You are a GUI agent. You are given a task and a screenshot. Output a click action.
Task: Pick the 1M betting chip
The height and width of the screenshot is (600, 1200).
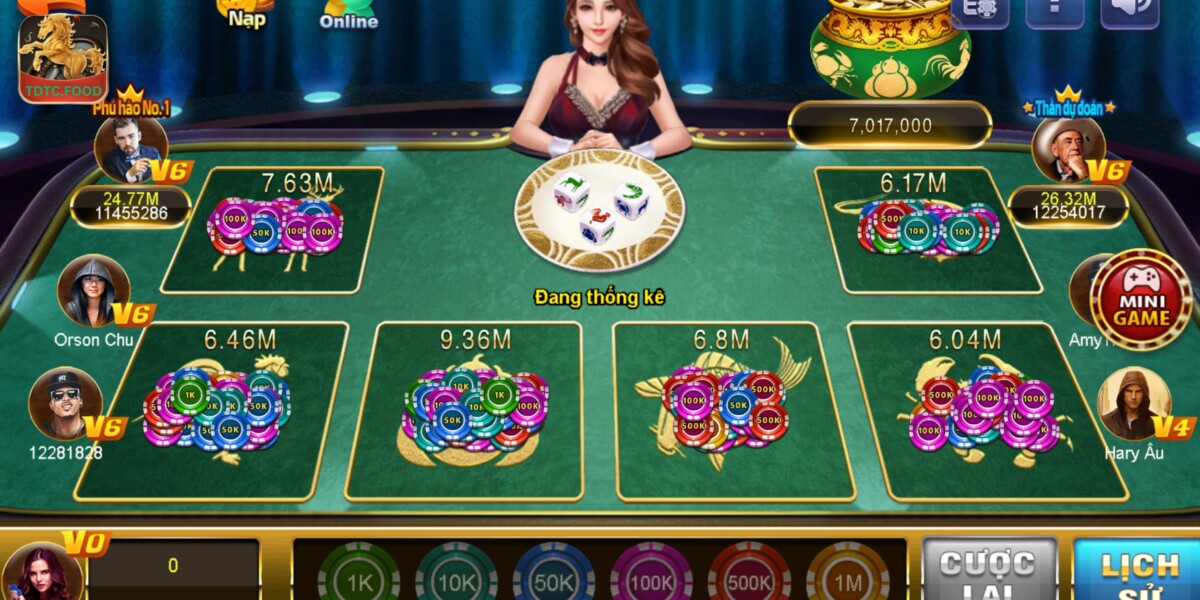(847, 577)
